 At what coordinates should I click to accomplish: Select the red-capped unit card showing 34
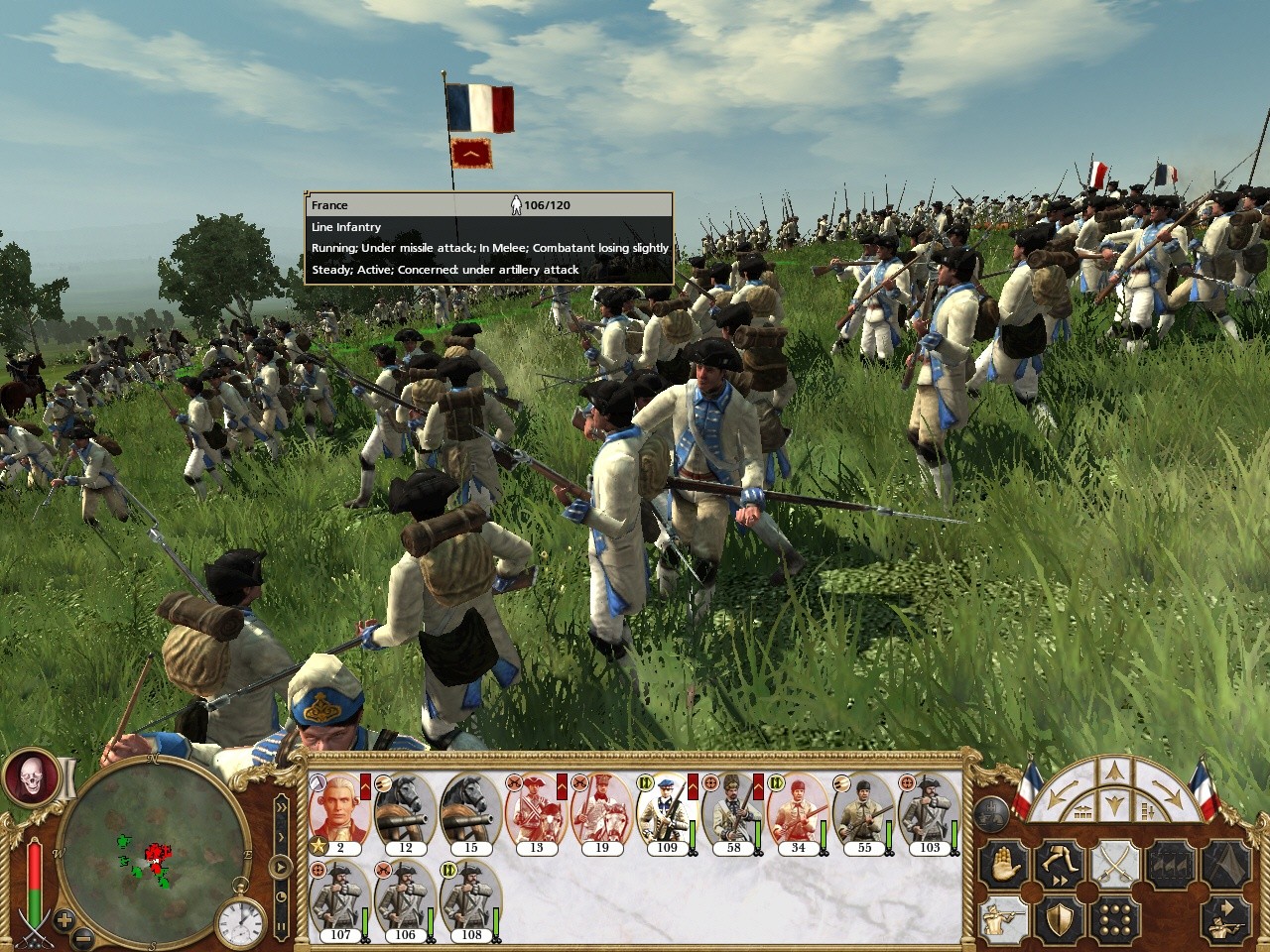pos(798,811)
